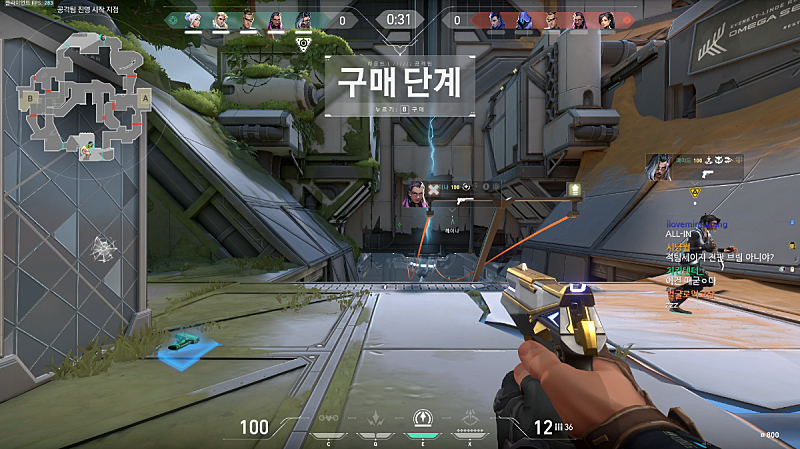The image size is (800, 449).
Task: Click the Fade teammate portrait card
Action: click(661, 167)
